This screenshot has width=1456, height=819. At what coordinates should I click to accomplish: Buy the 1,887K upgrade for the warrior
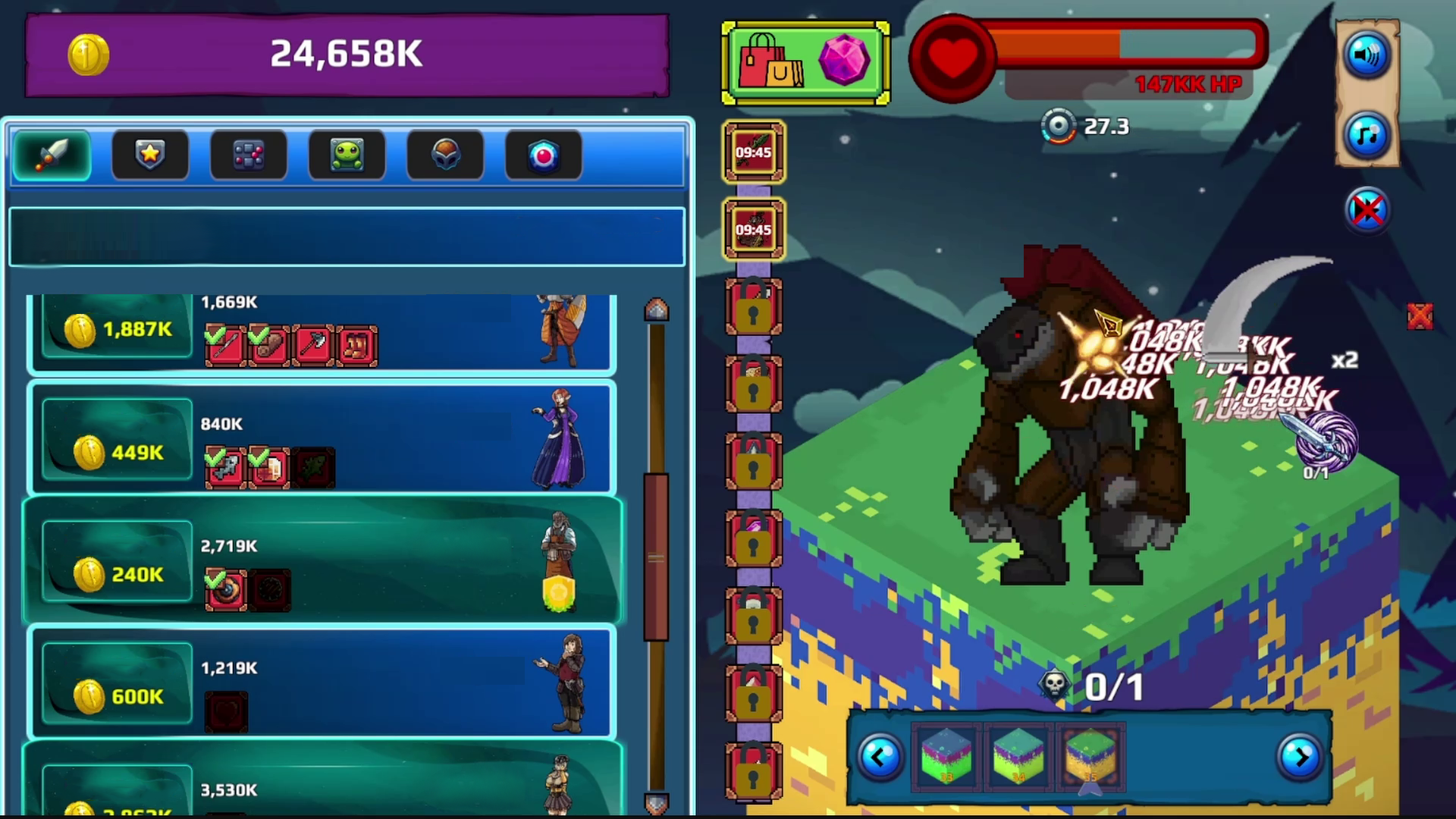click(115, 328)
